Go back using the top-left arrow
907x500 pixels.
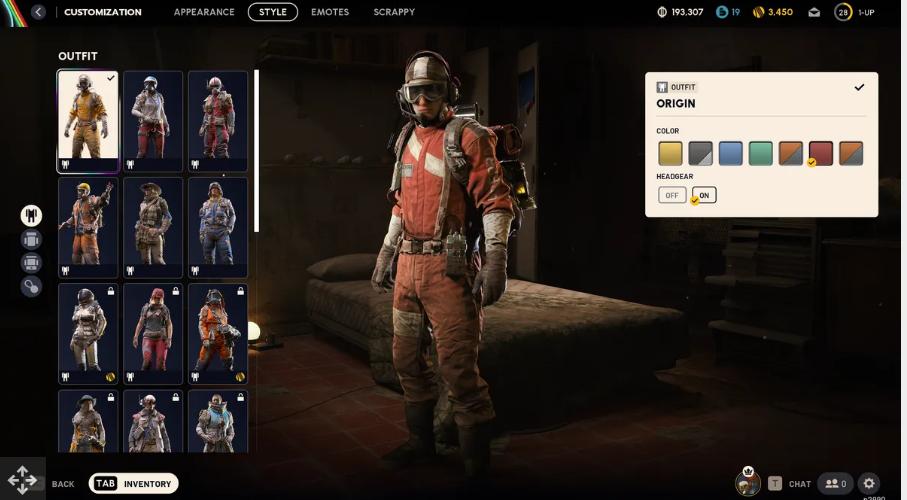[x=38, y=12]
